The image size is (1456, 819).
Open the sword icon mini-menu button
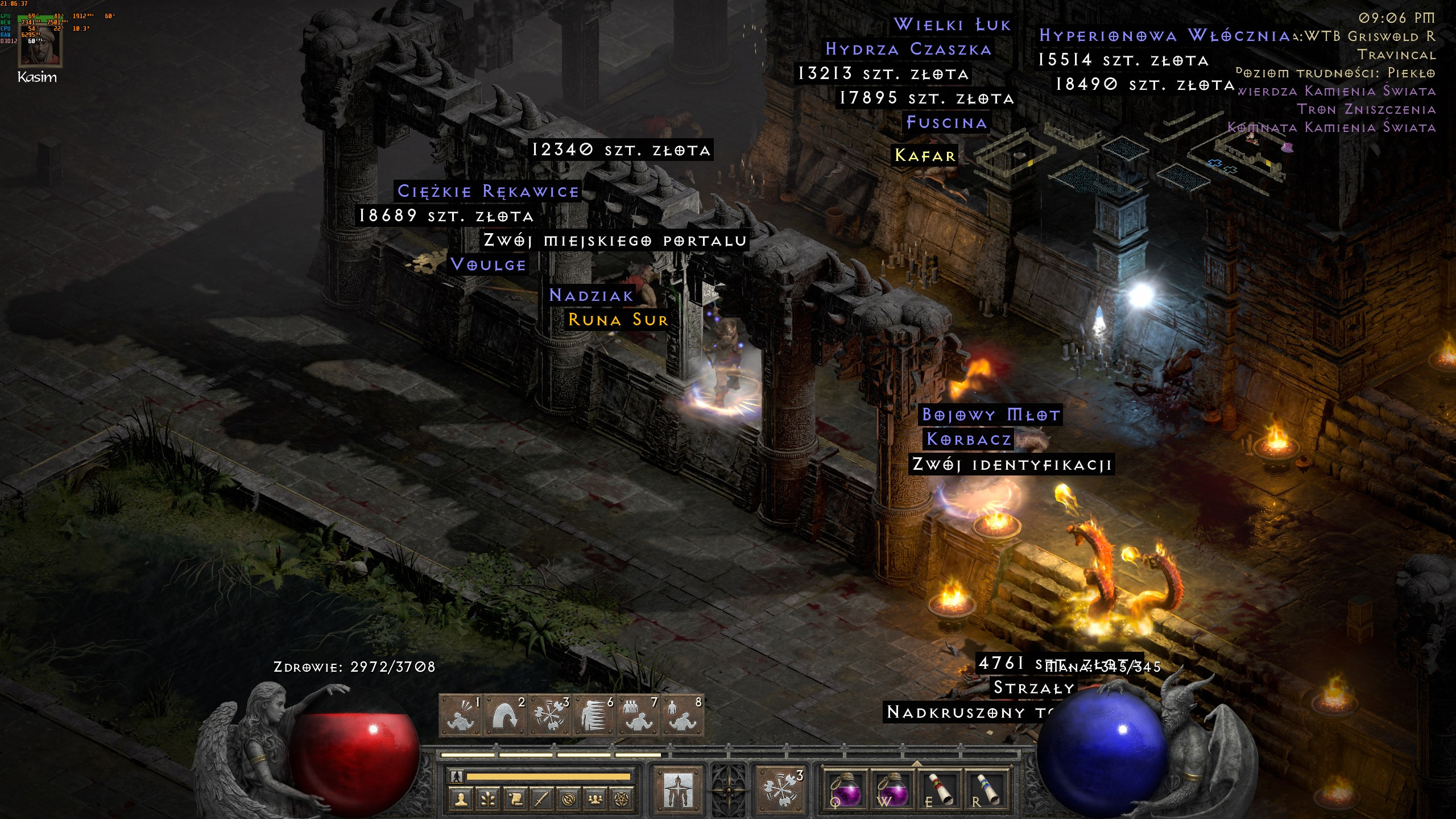click(x=541, y=800)
